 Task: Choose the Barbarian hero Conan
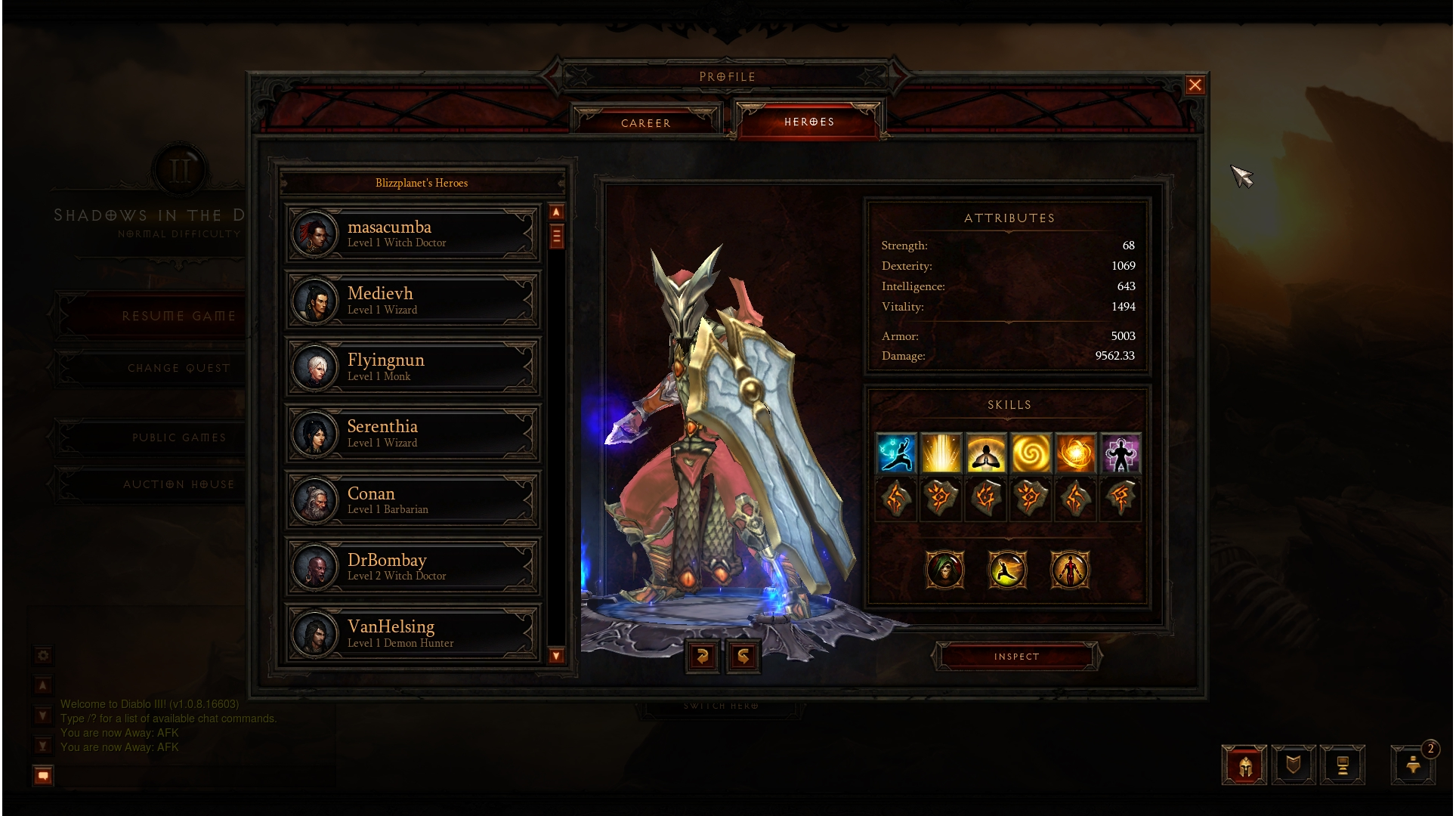tap(413, 499)
